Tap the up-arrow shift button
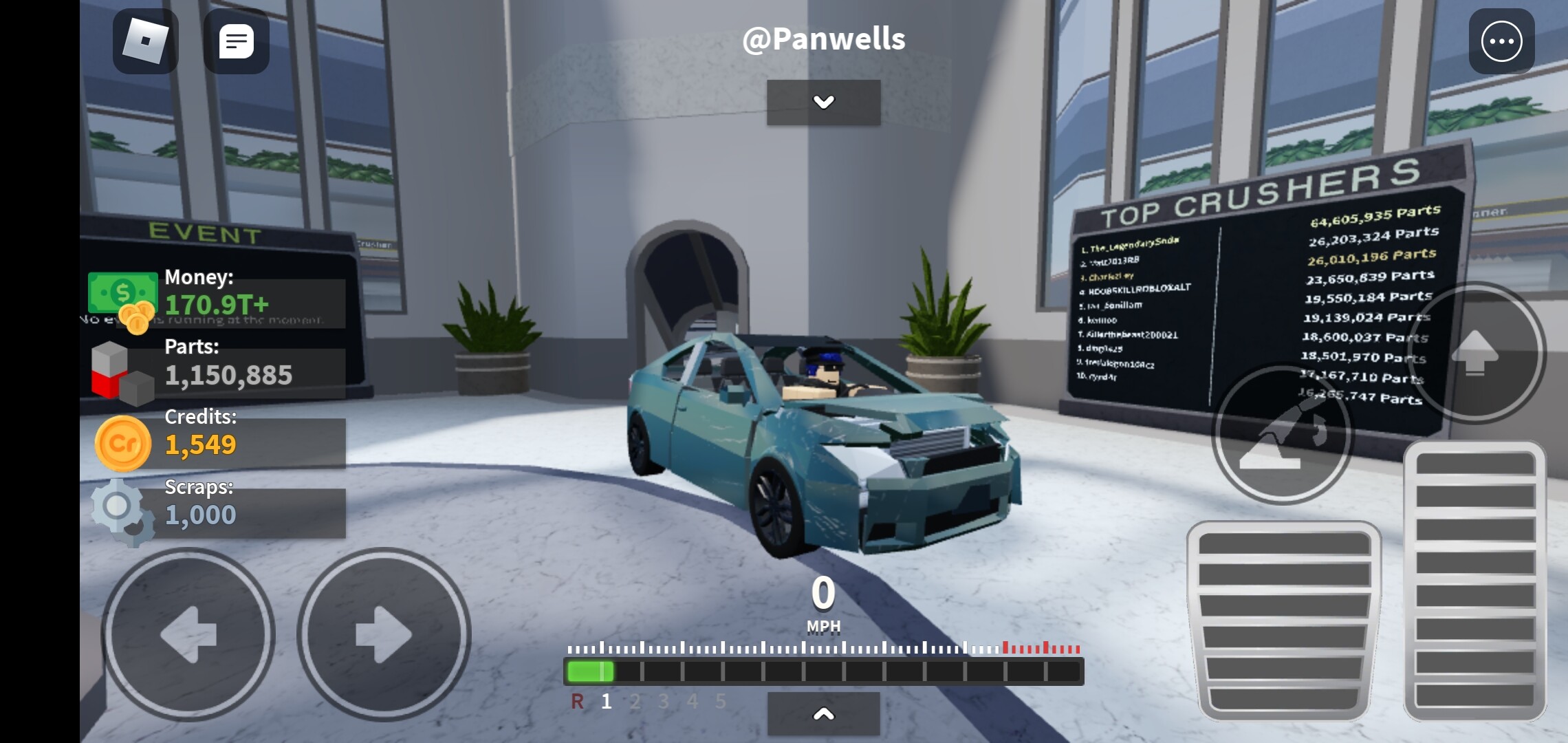Viewport: 1568px width, 743px height. (1475, 352)
